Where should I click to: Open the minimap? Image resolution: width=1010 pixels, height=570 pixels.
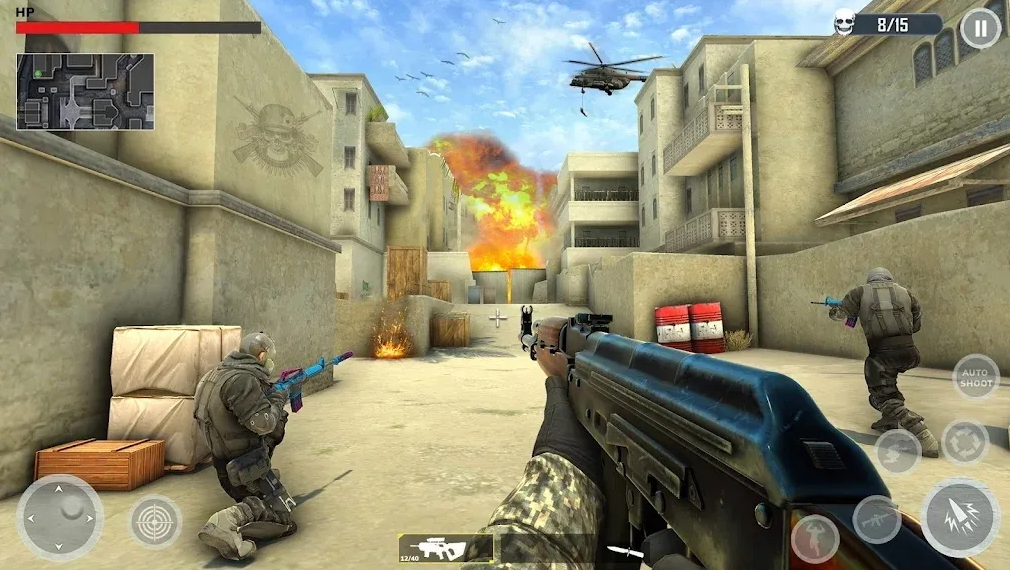85,91
